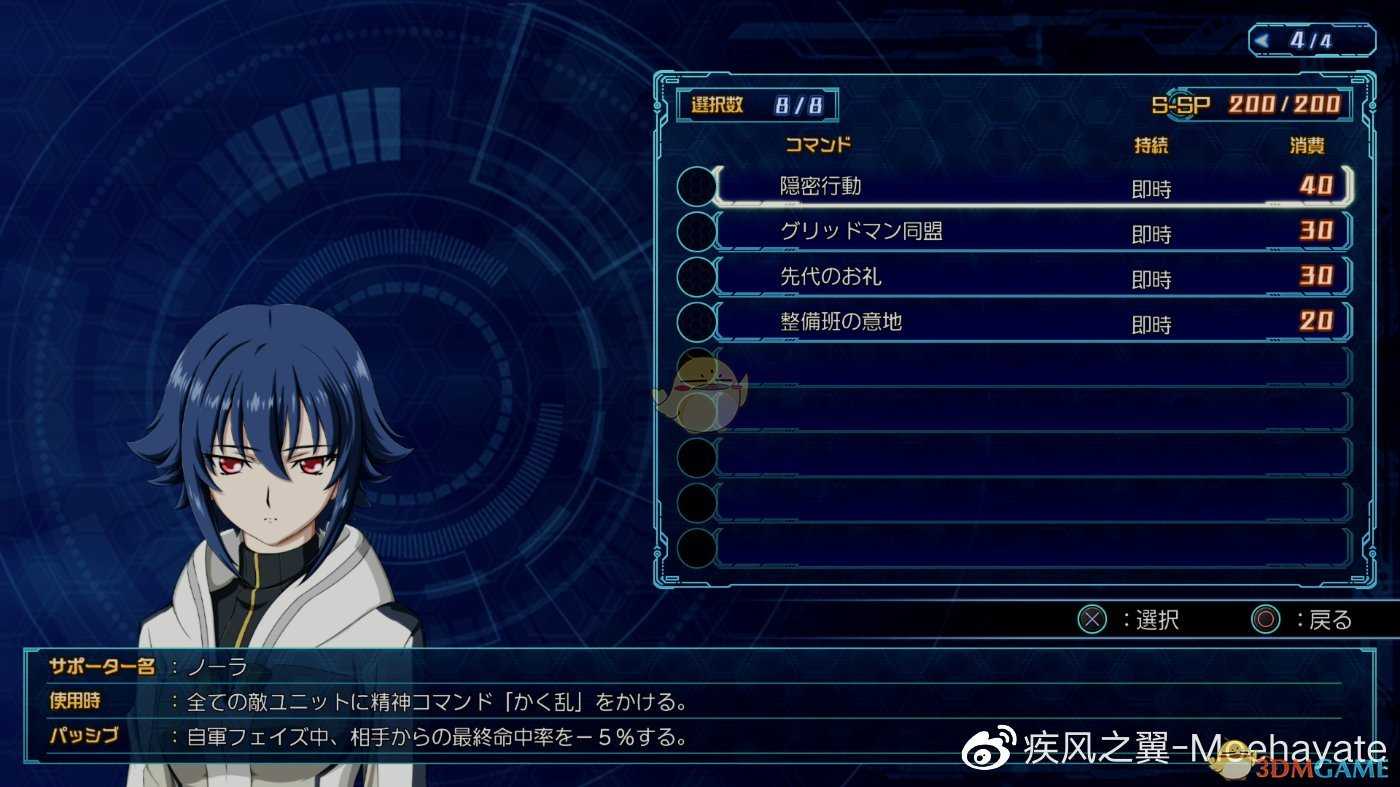Image resolution: width=1400 pixels, height=787 pixels.
Task: Click the circle back icon
Action: point(1266,619)
